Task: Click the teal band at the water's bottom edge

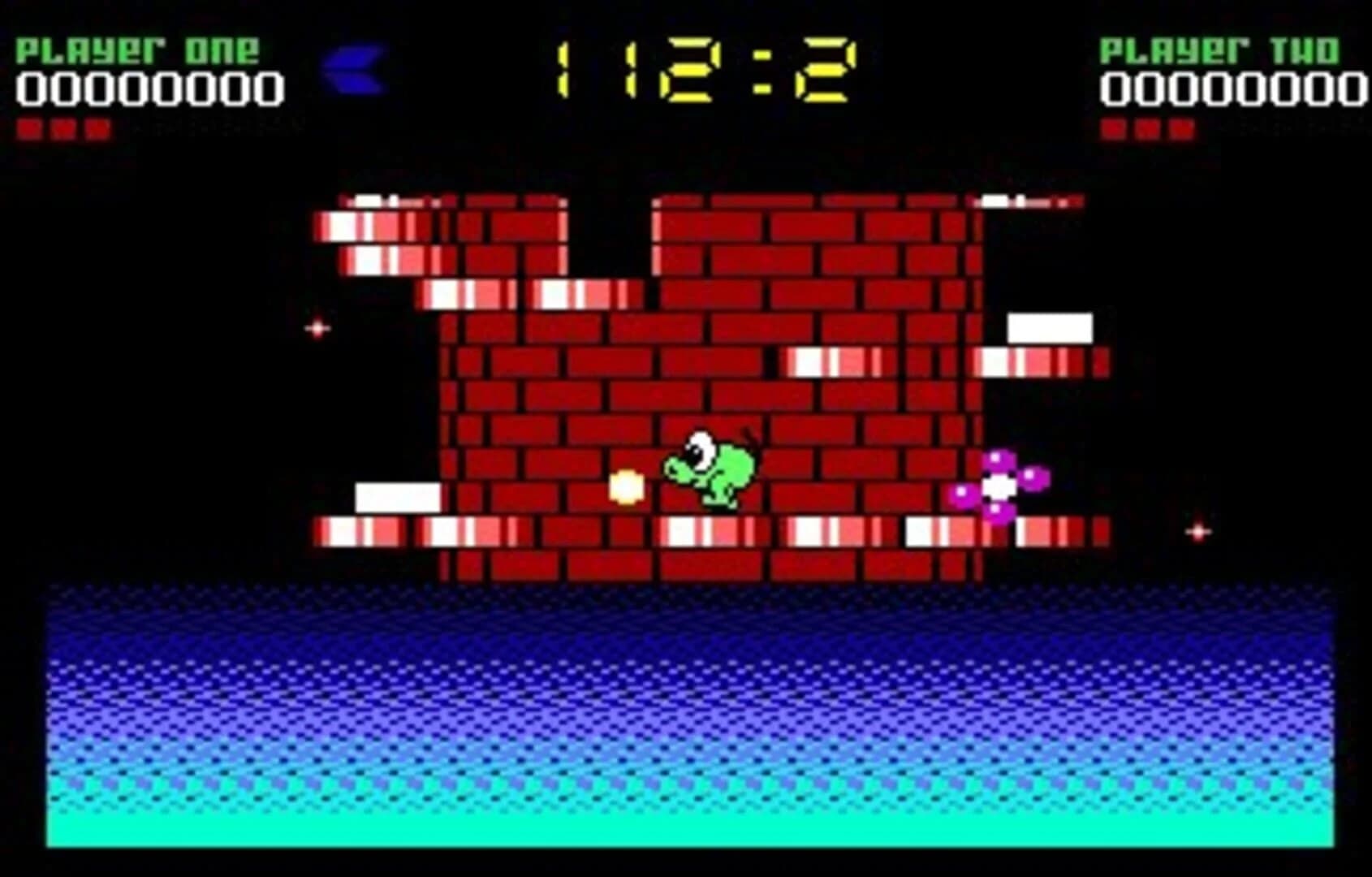Action: point(686,828)
